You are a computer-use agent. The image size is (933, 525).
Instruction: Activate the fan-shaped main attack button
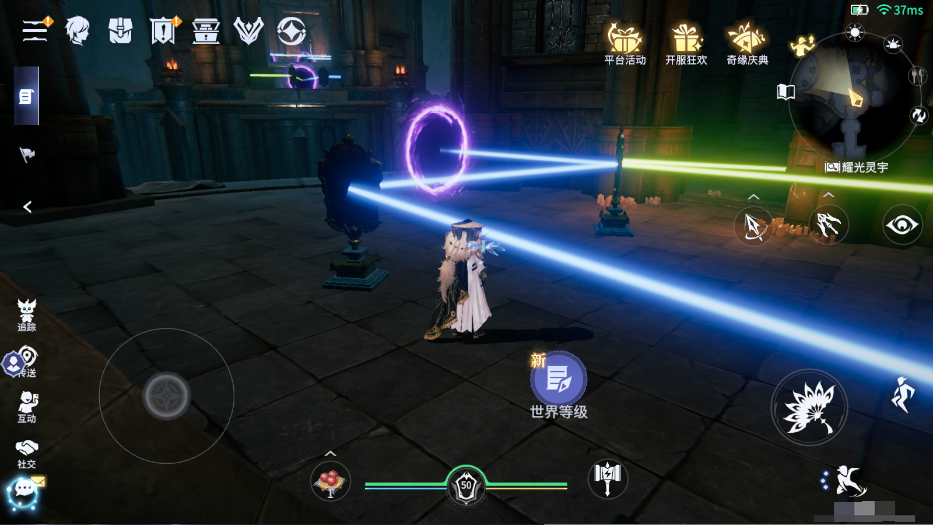[x=808, y=406]
